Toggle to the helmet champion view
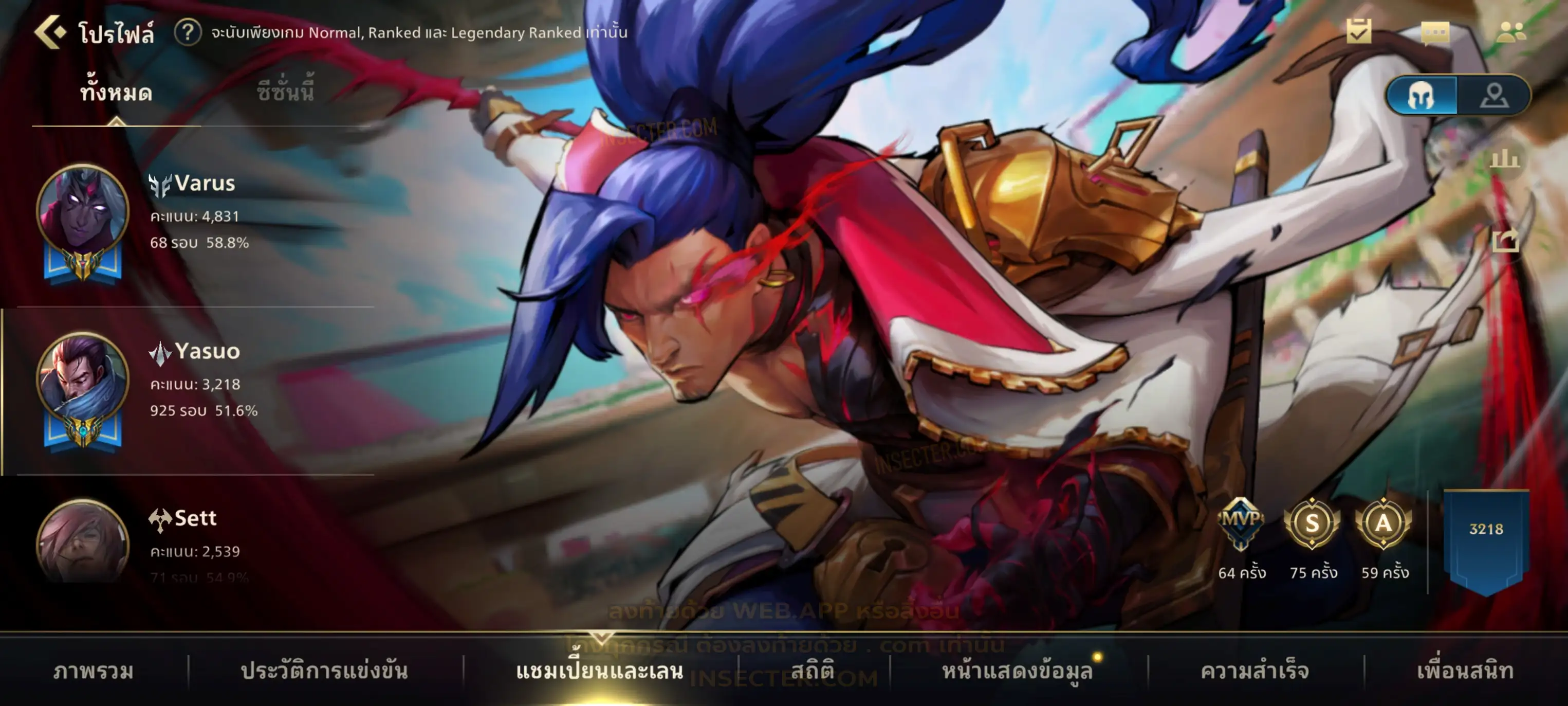This screenshot has width=1568, height=706. click(x=1422, y=96)
